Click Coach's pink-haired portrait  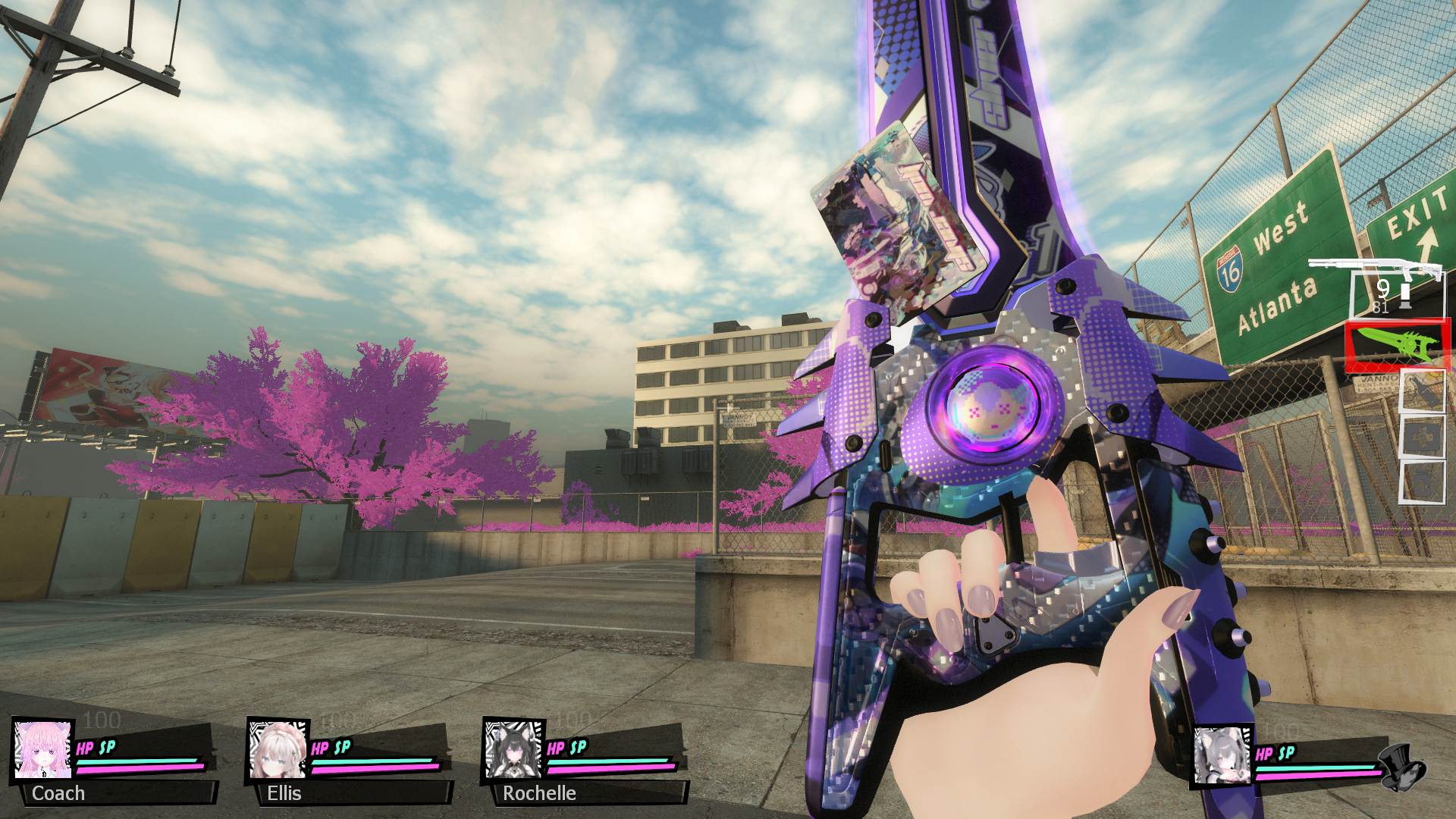43,750
